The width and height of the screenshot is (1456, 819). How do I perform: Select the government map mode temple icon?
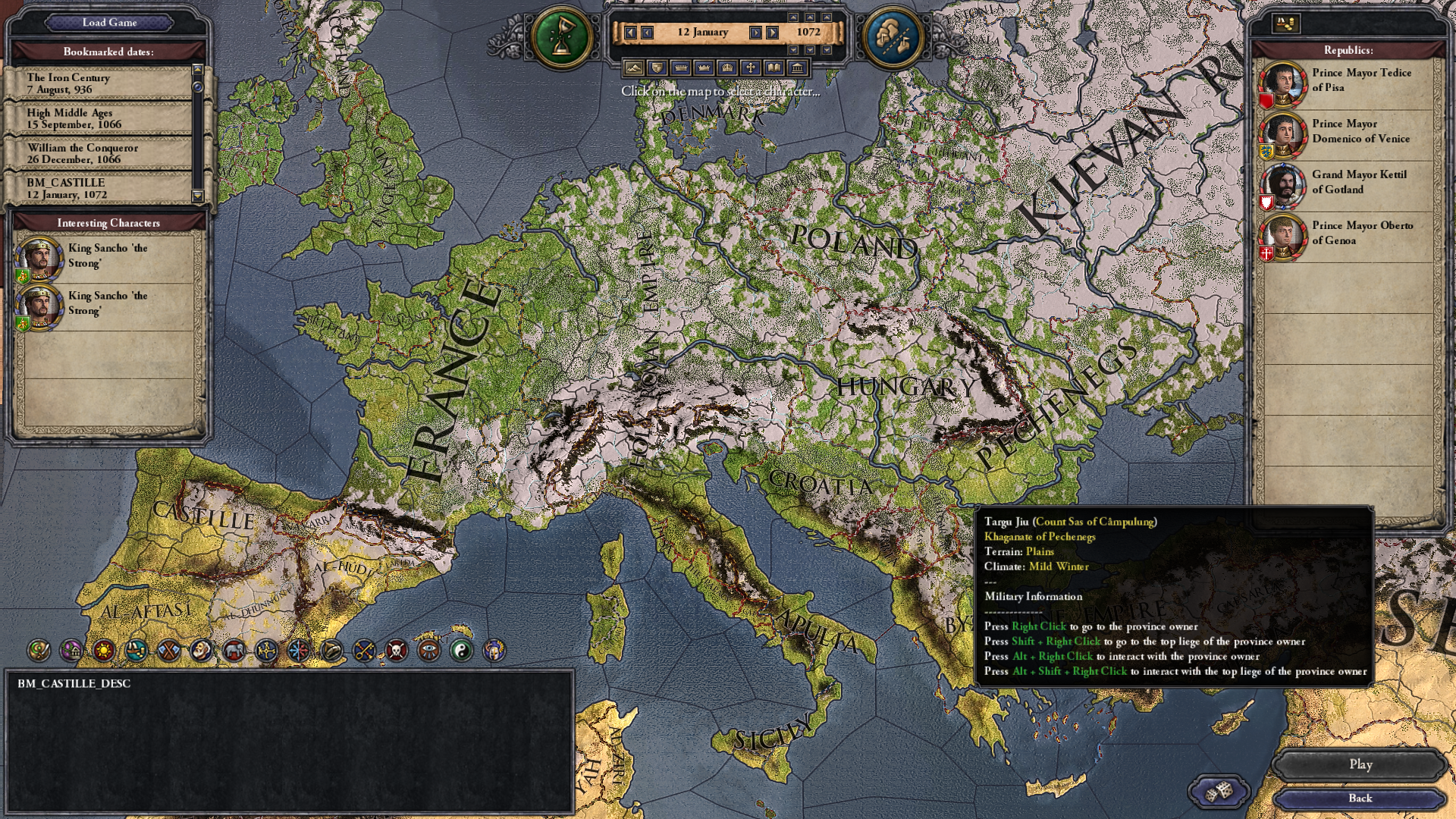pos(799,67)
